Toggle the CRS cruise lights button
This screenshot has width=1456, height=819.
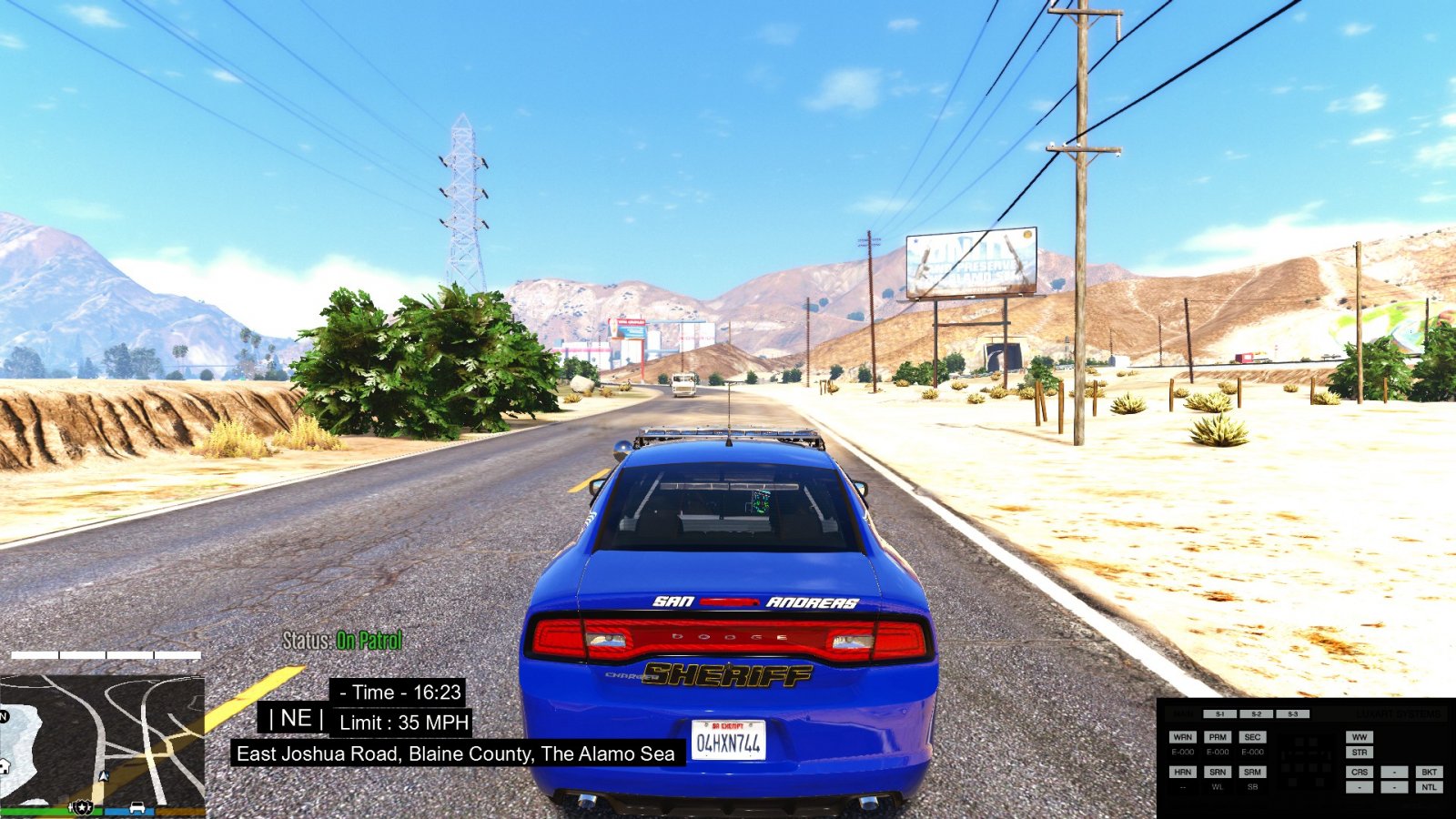click(x=1360, y=772)
